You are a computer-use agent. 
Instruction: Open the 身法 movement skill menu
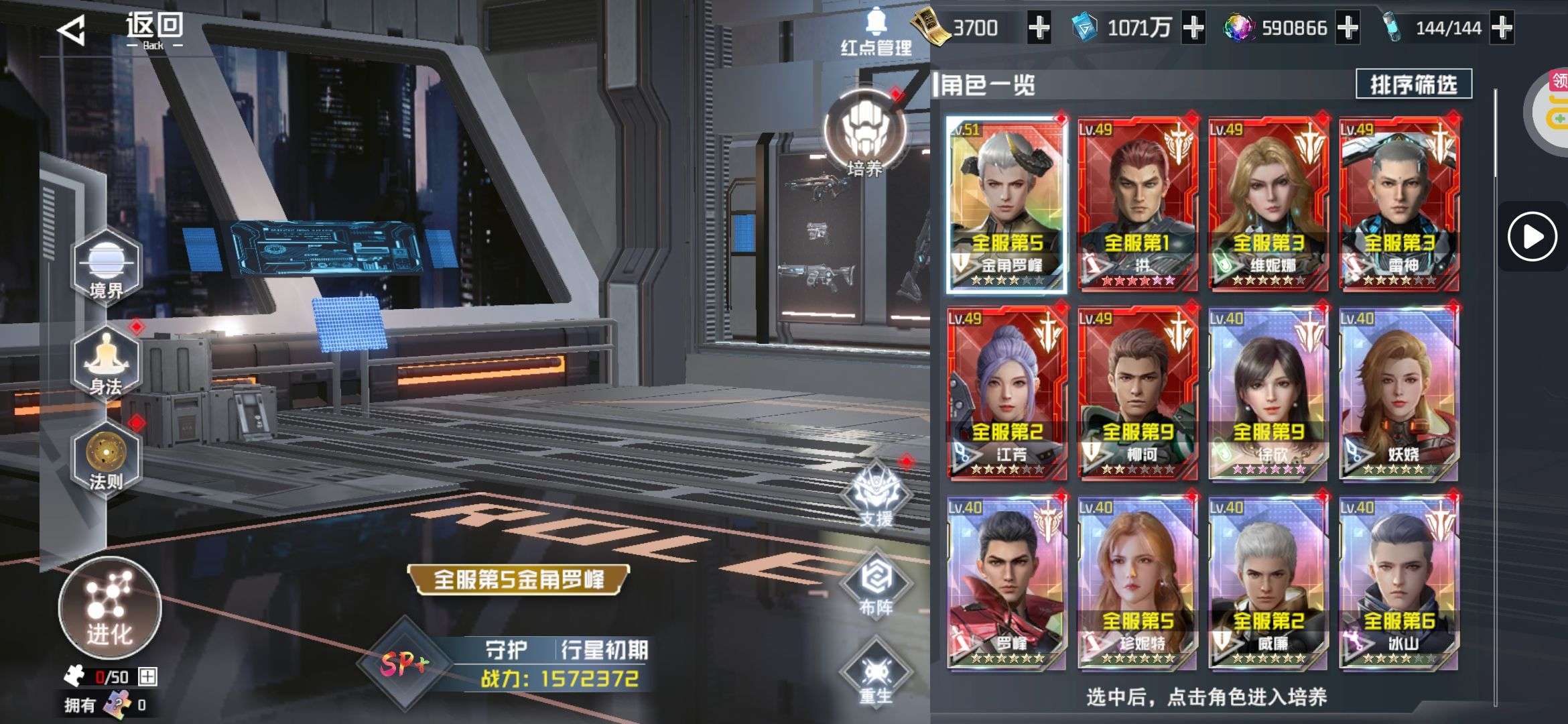pyautogui.click(x=107, y=363)
